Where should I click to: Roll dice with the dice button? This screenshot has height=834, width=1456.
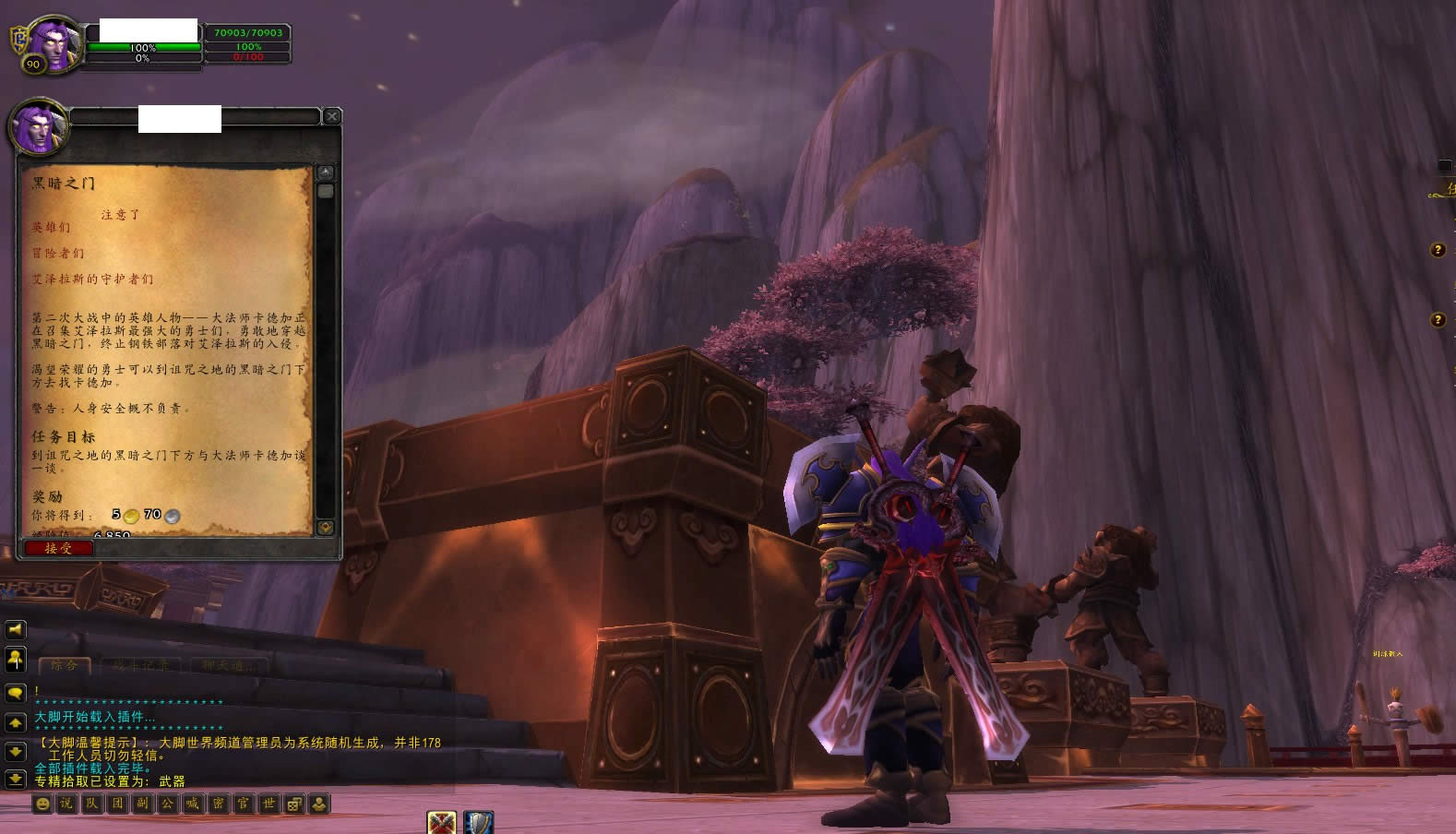coord(293,804)
